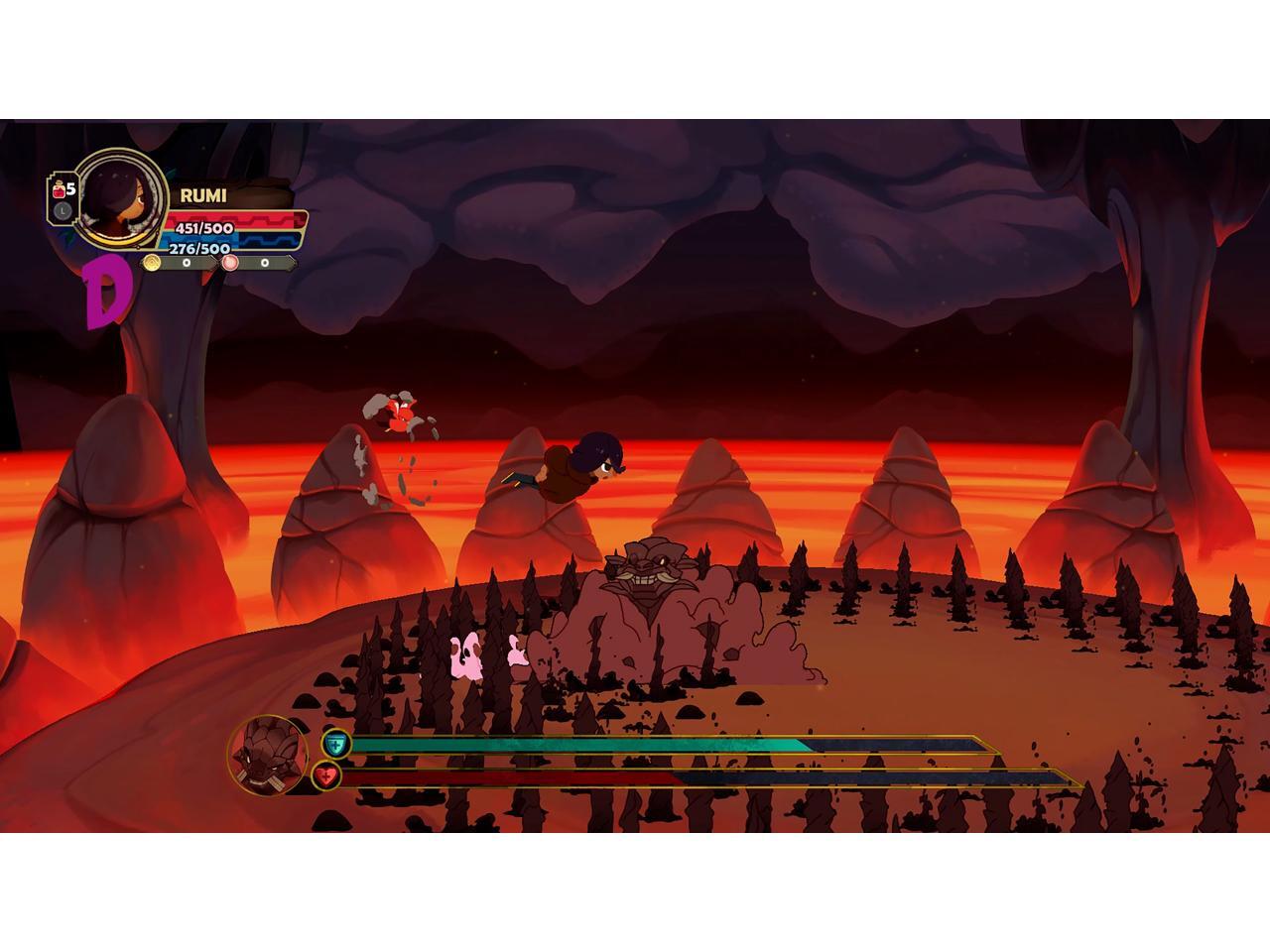Click Rumi's character portrait

pos(121,197)
